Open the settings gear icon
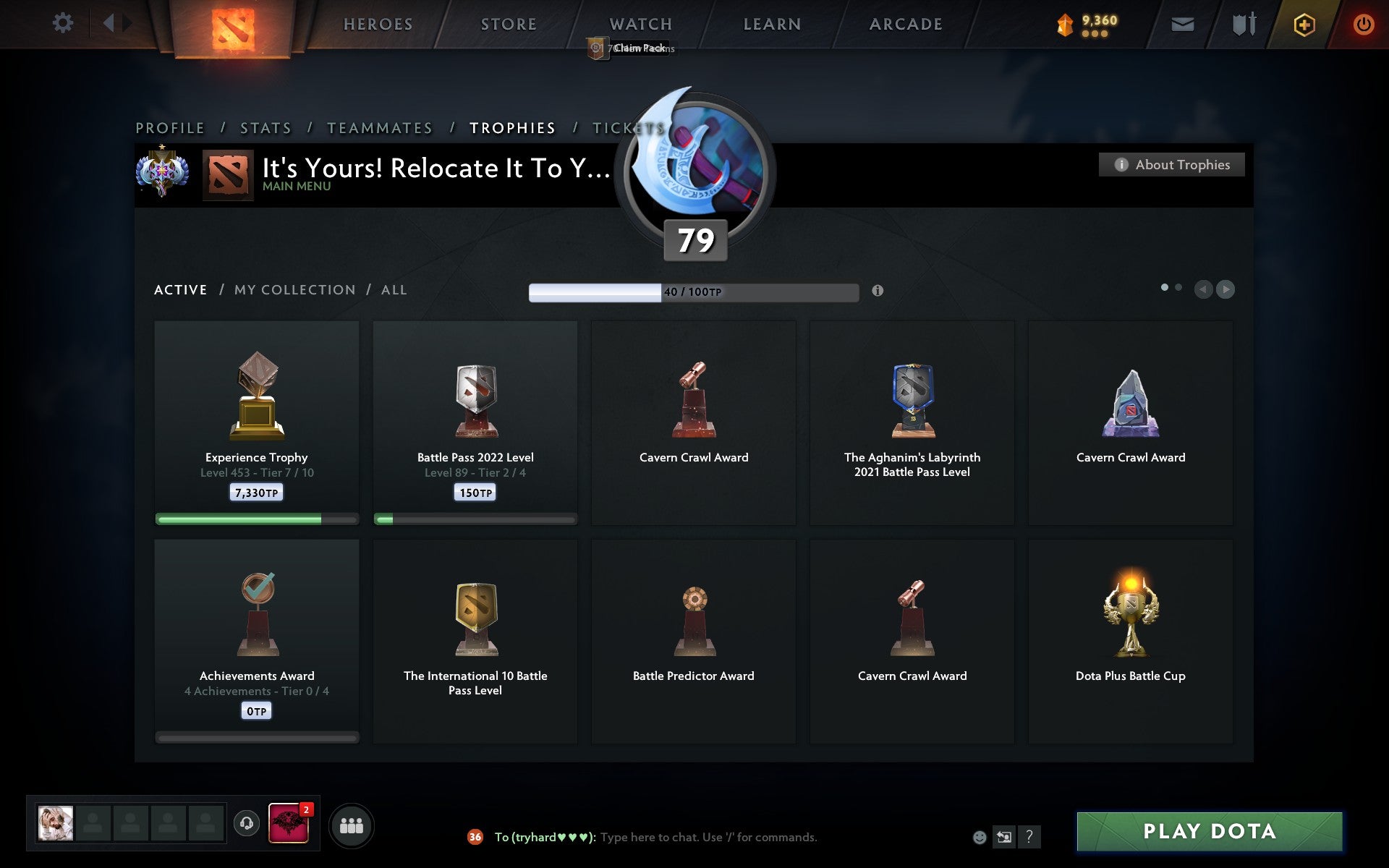The width and height of the screenshot is (1389, 868). [x=64, y=22]
